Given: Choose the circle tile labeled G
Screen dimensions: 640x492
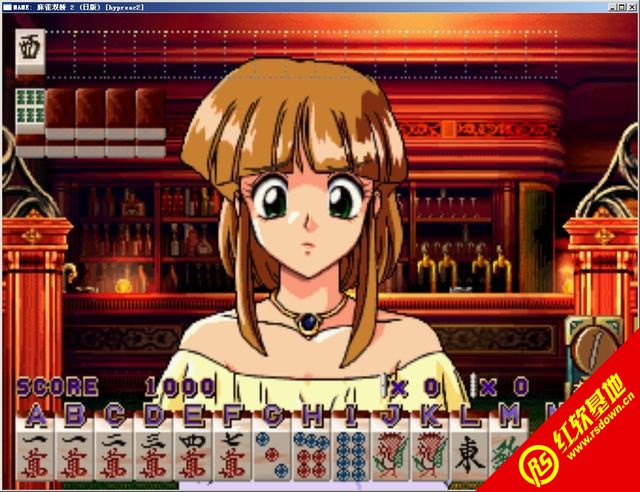Looking at the screenshot, I should pyautogui.click(x=270, y=457).
